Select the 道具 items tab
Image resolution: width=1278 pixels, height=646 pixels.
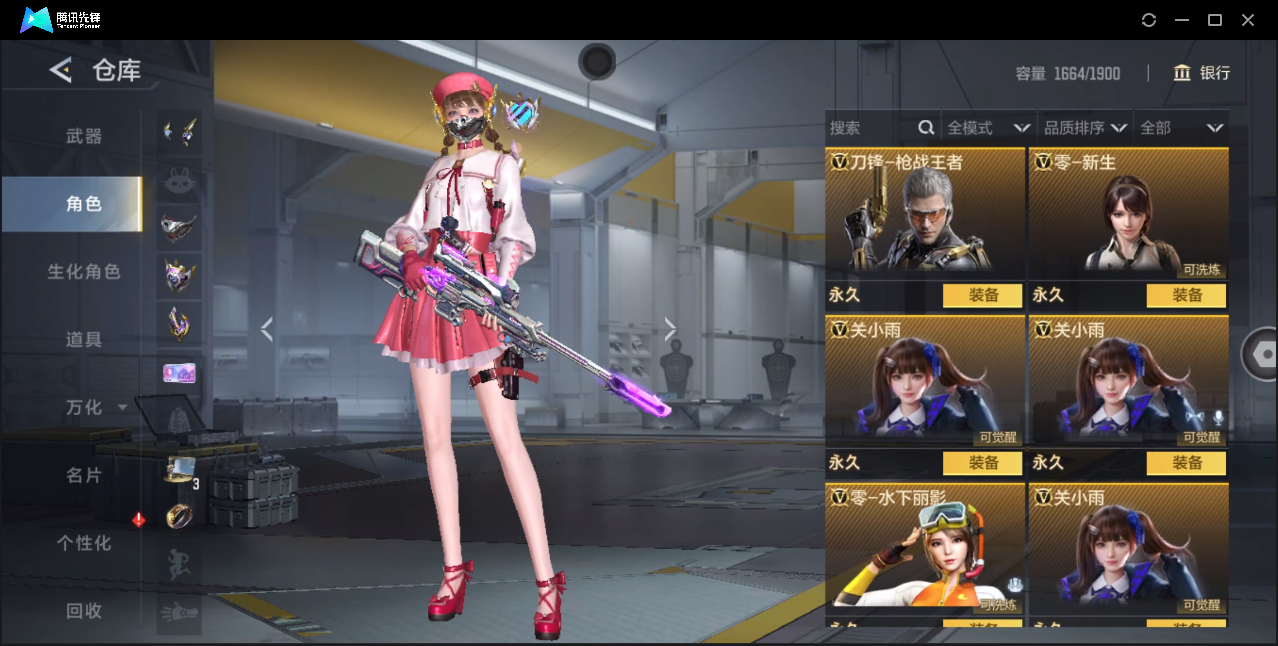[84, 339]
